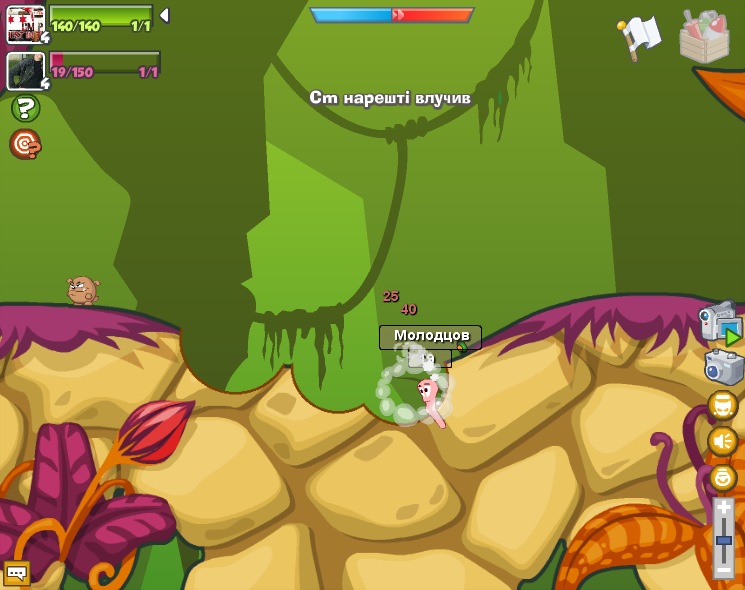This screenshot has width=745, height=590.
Task: Click the white surrender flag icon
Action: (640, 35)
